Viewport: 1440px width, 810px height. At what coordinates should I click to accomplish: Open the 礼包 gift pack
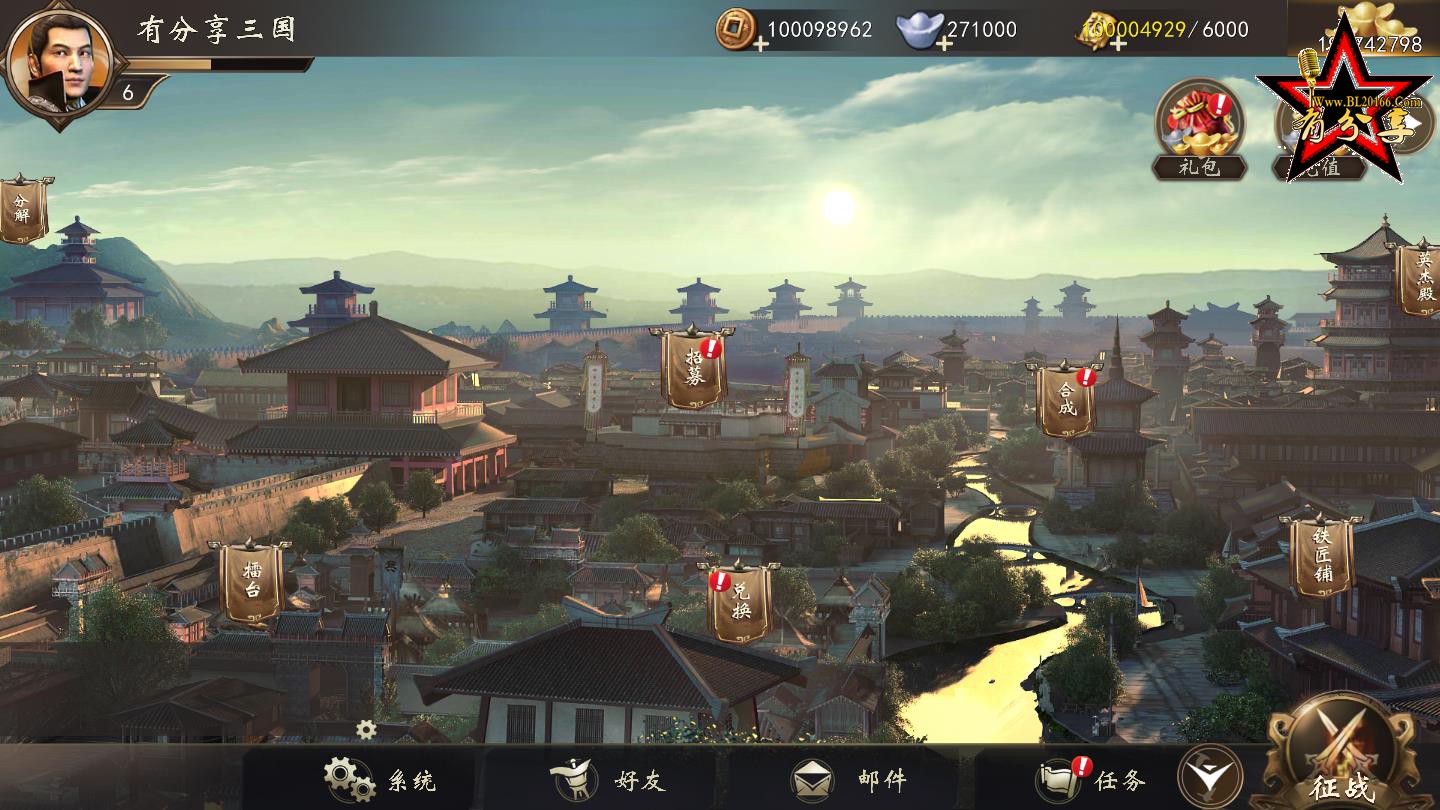pyautogui.click(x=1200, y=125)
